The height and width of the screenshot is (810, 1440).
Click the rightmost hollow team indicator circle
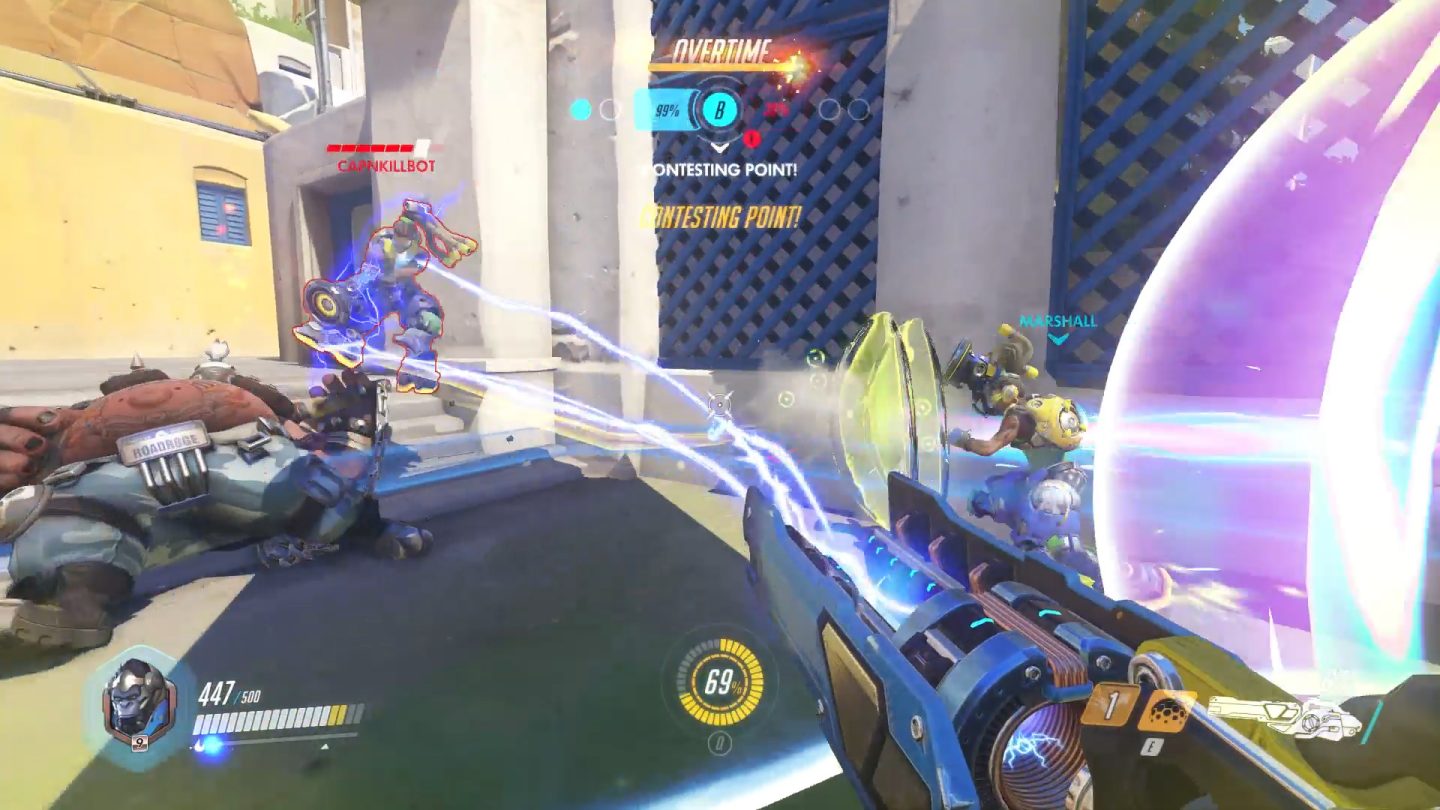pyautogui.click(x=857, y=110)
